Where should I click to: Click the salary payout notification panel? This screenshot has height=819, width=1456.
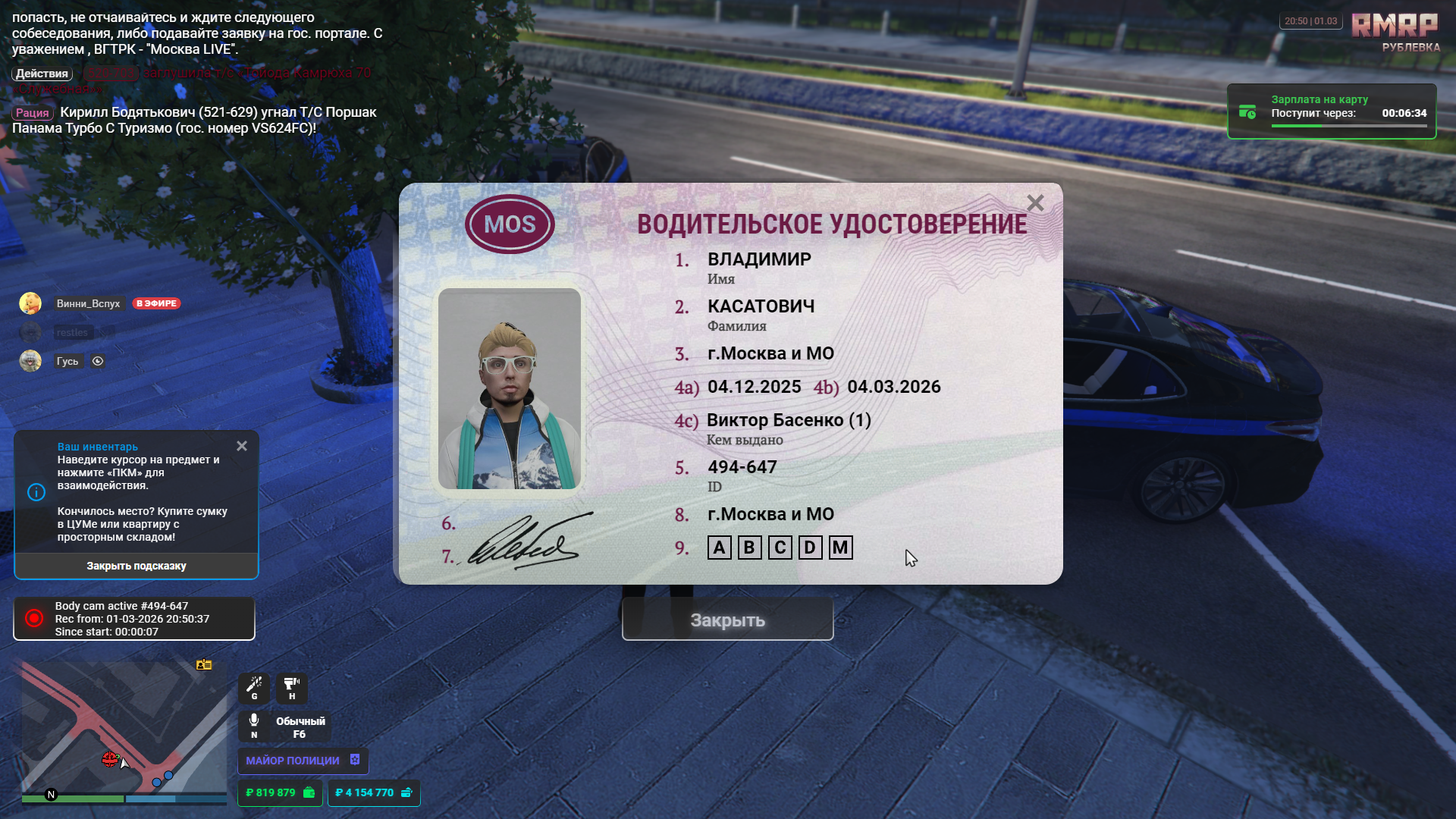click(1332, 111)
